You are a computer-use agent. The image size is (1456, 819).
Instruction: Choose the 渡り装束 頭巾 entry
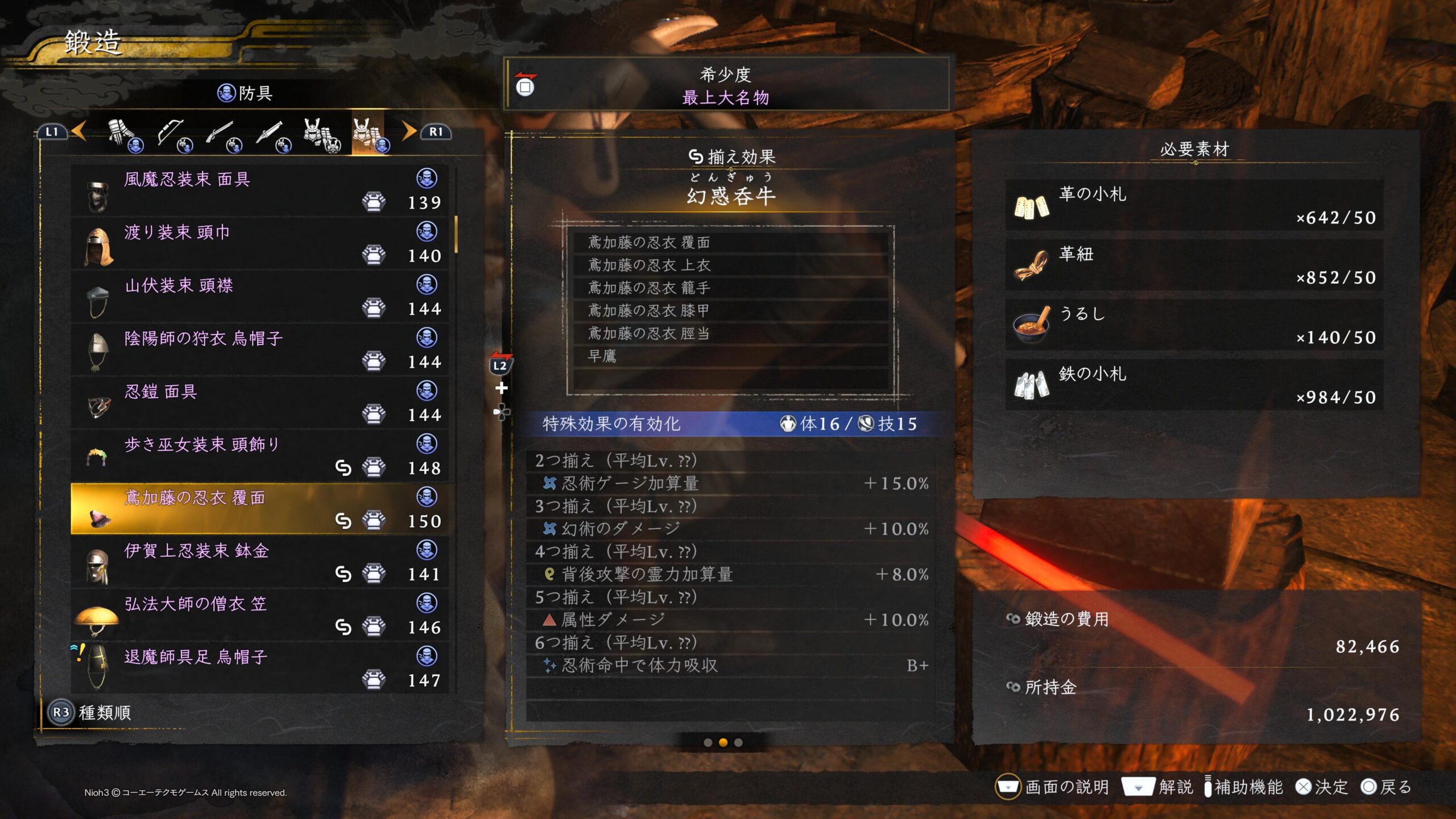(259, 243)
